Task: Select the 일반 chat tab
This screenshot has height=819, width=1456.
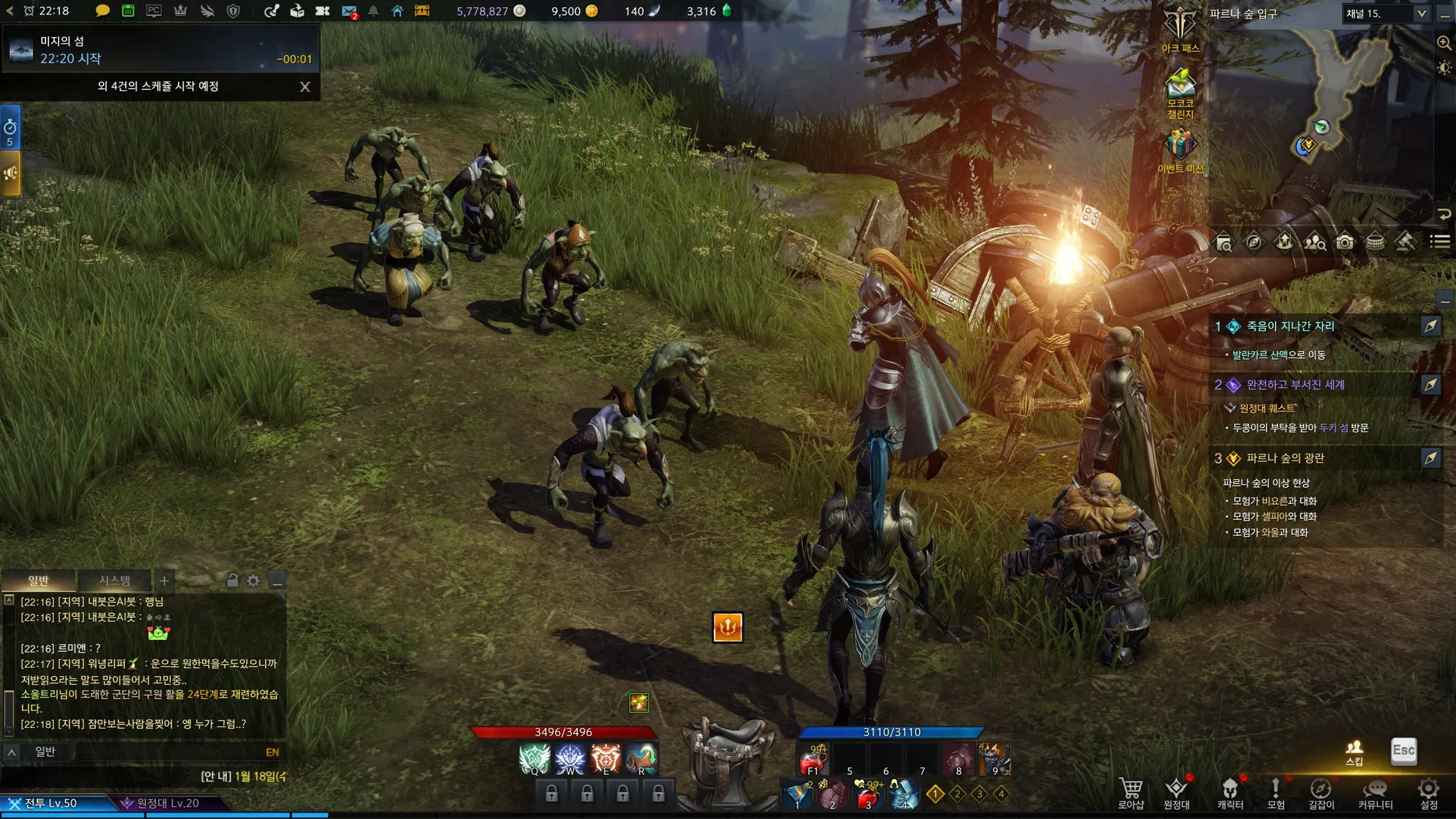Action: (x=38, y=581)
